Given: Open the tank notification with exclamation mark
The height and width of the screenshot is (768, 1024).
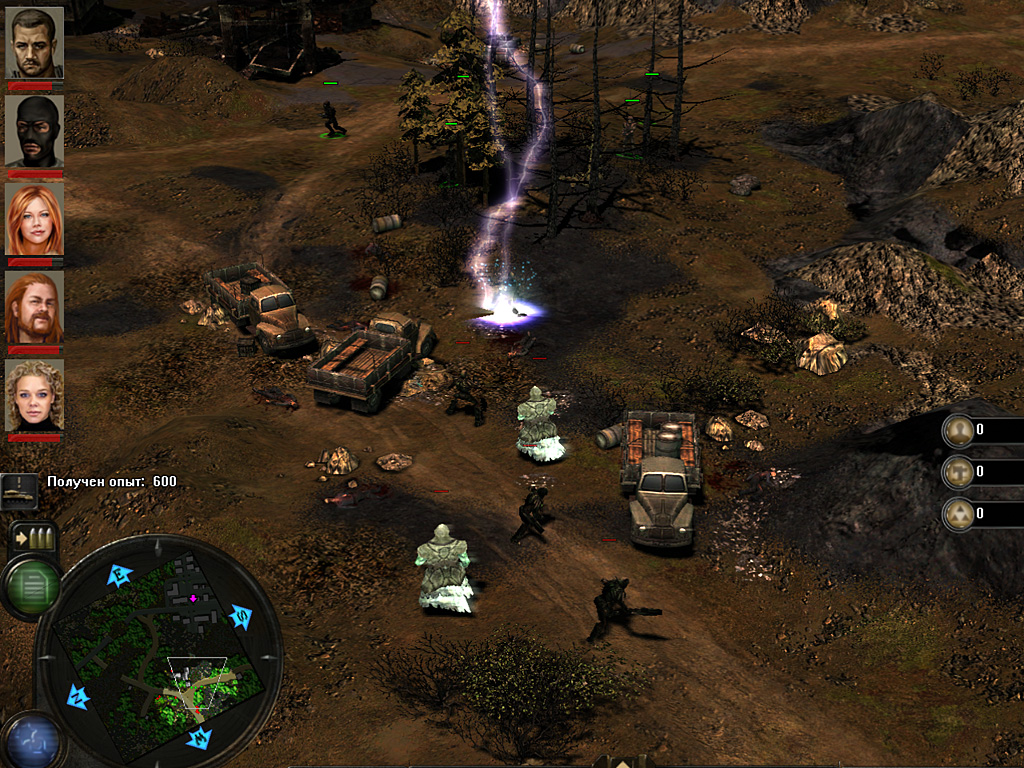Looking at the screenshot, I should 20,489.
